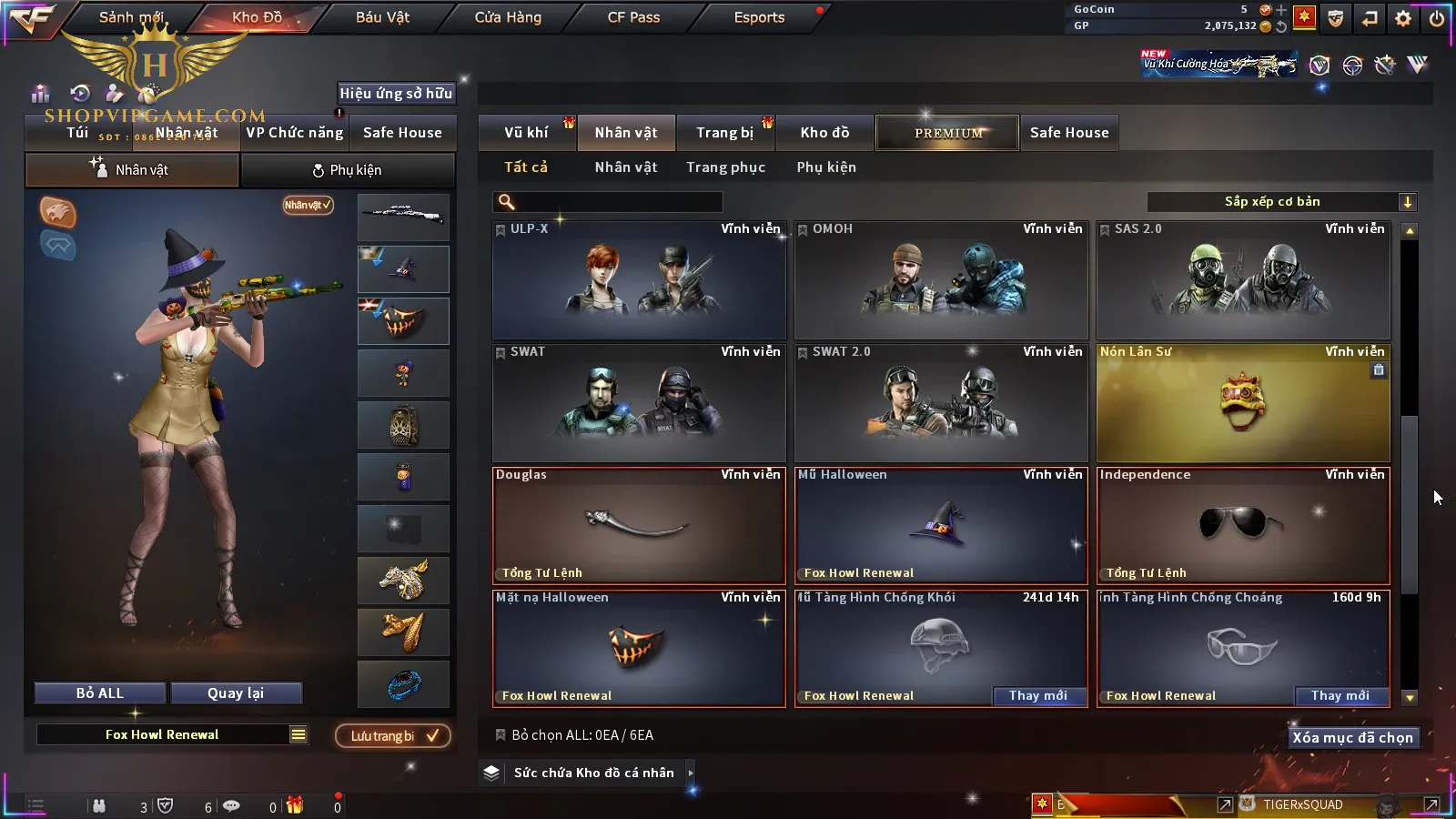The width and height of the screenshot is (1456, 819).
Task: Save loadout with Lưu trang bị
Action: click(x=393, y=736)
